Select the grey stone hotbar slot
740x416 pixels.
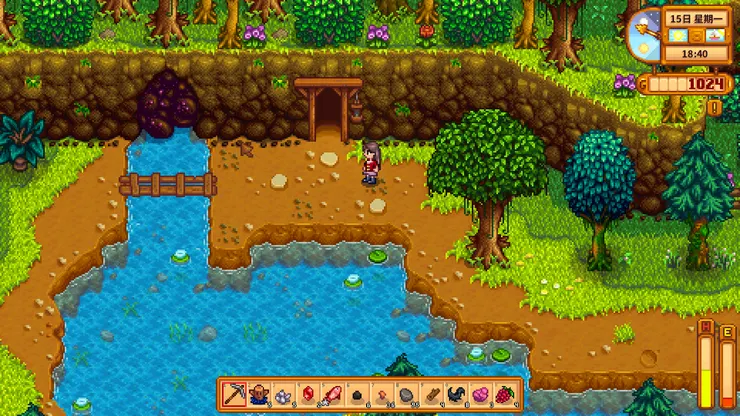[406, 393]
